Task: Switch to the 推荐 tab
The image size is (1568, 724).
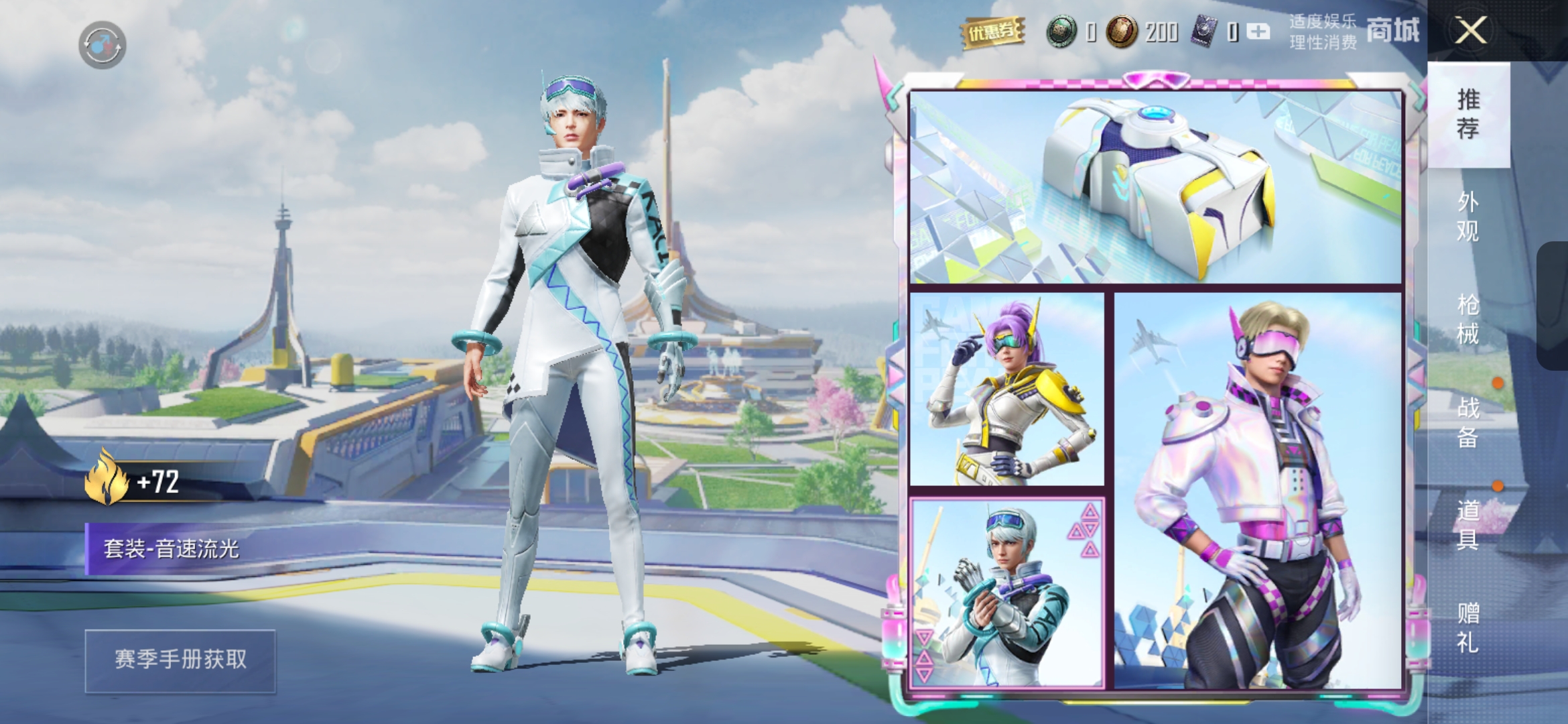Action: tap(1467, 114)
